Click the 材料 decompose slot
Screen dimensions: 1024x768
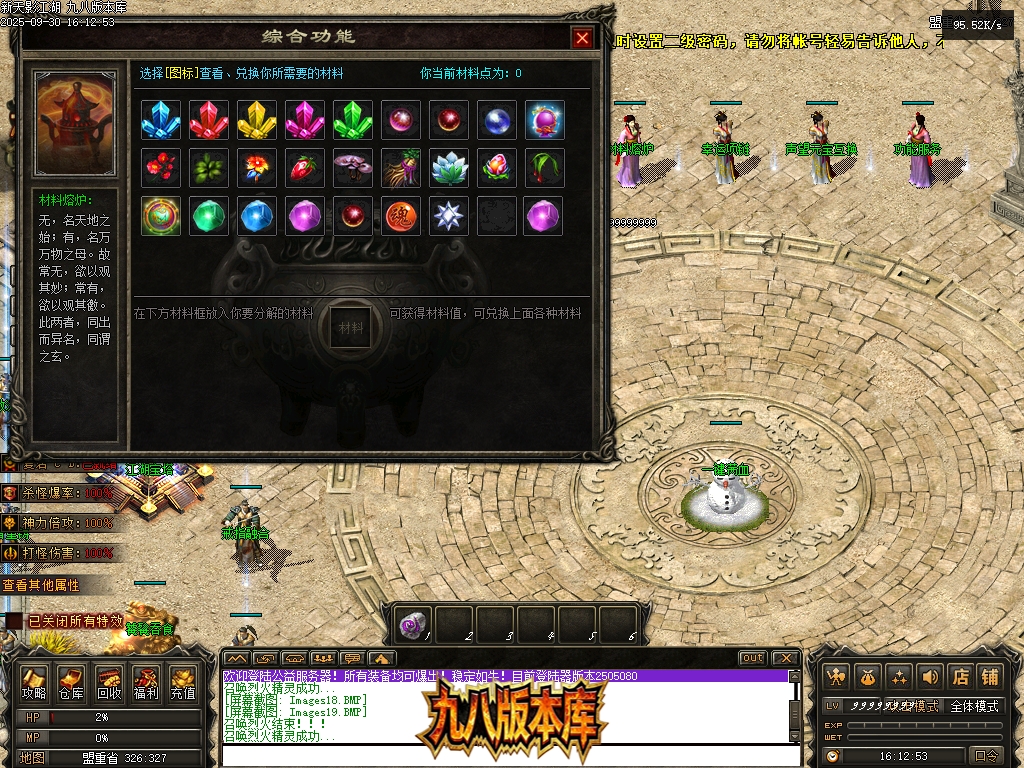coord(351,327)
